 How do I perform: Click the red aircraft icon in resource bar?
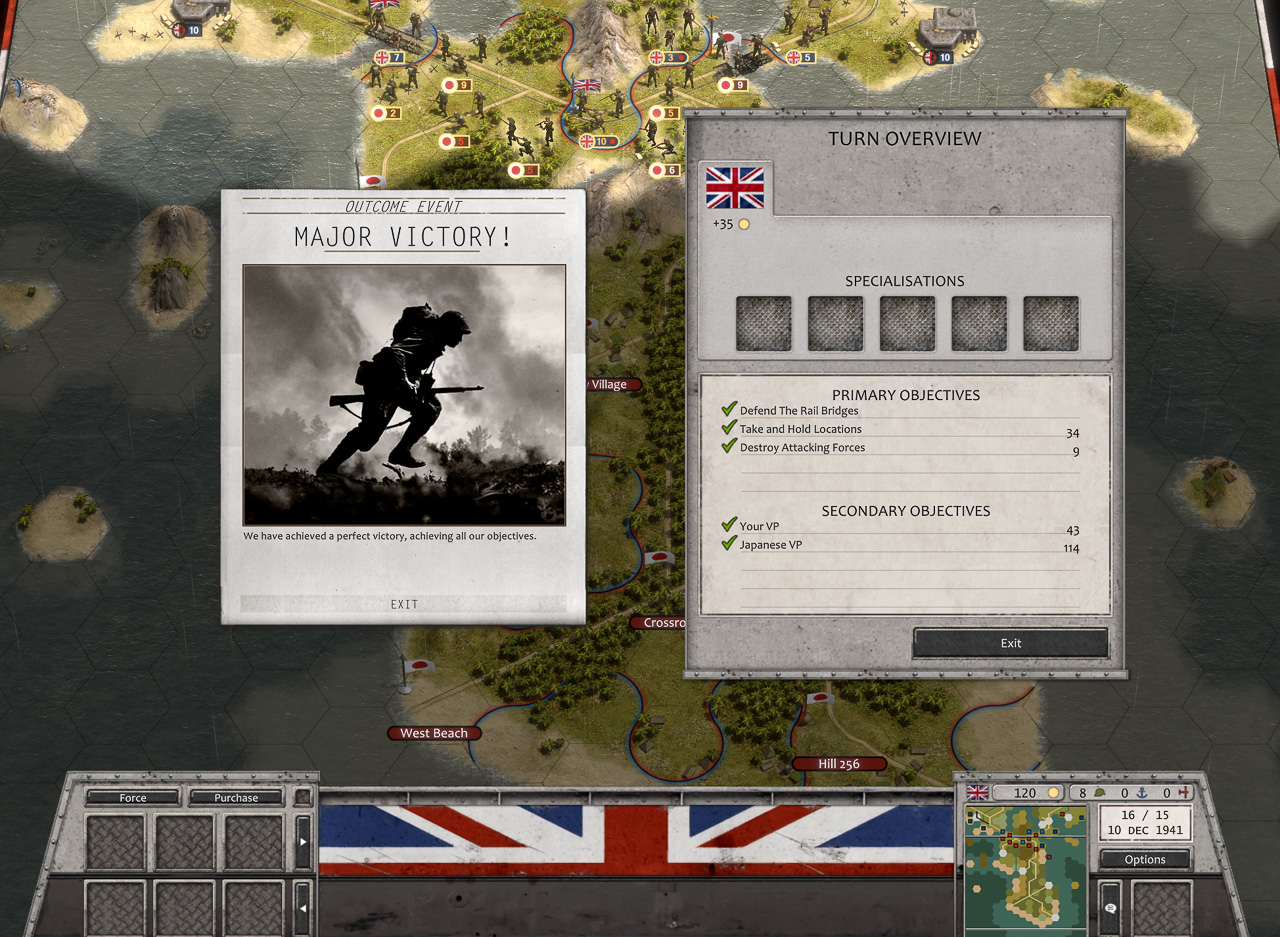pos(1184,791)
